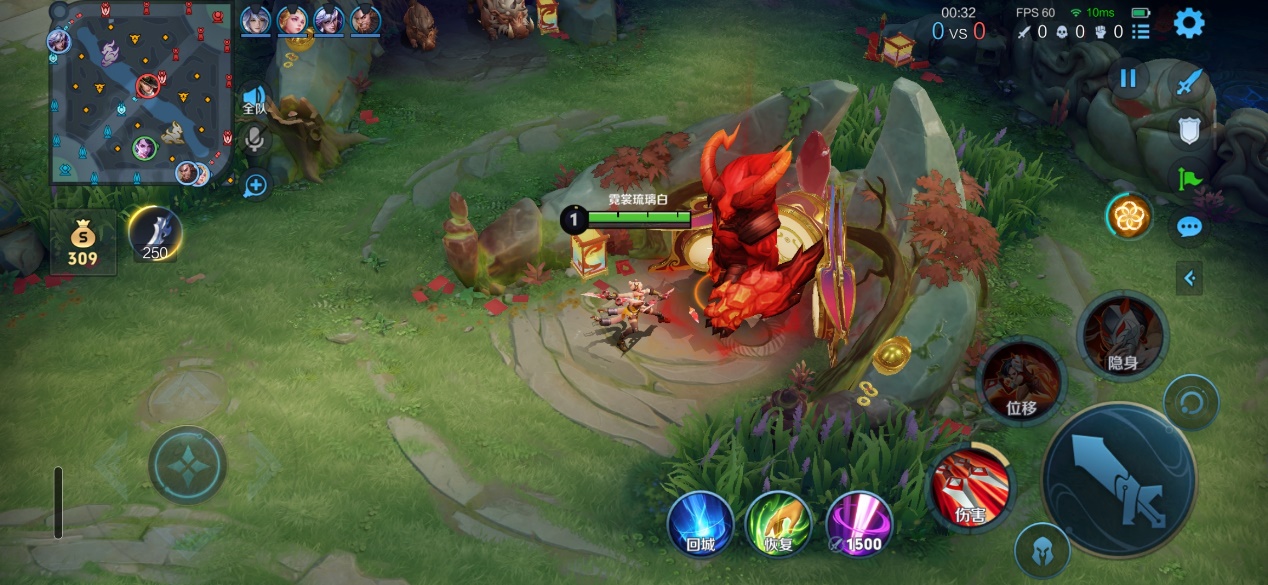Click the minimap
The height and width of the screenshot is (585, 1268).
(x=140, y=95)
